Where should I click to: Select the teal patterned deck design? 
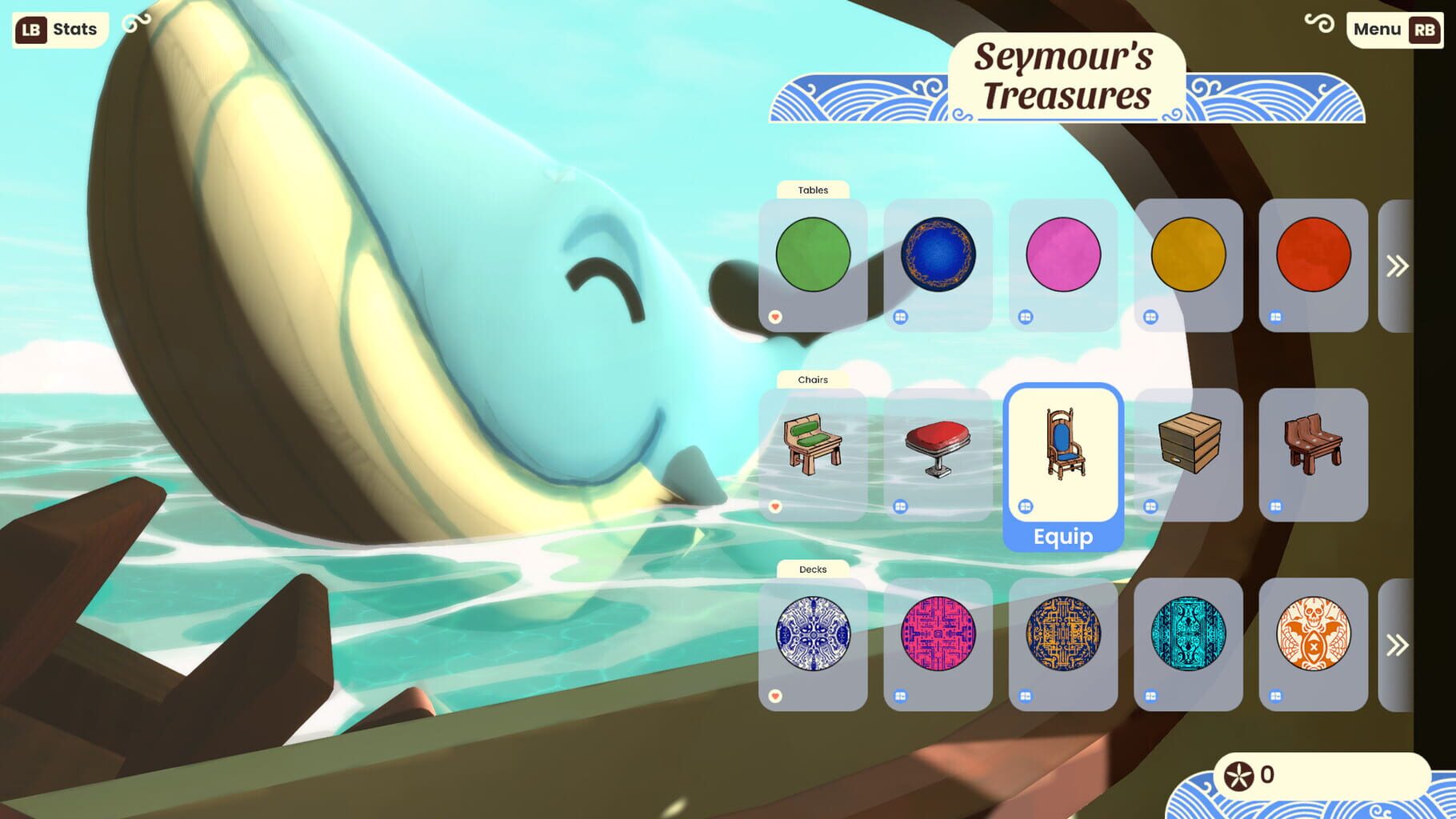tap(1190, 634)
